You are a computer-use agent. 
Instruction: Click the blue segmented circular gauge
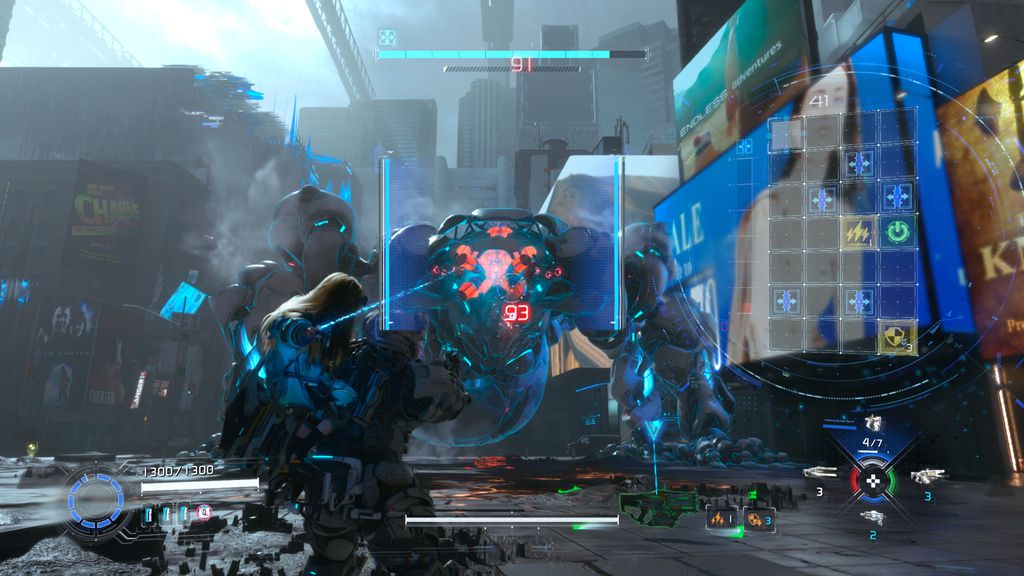[95, 497]
